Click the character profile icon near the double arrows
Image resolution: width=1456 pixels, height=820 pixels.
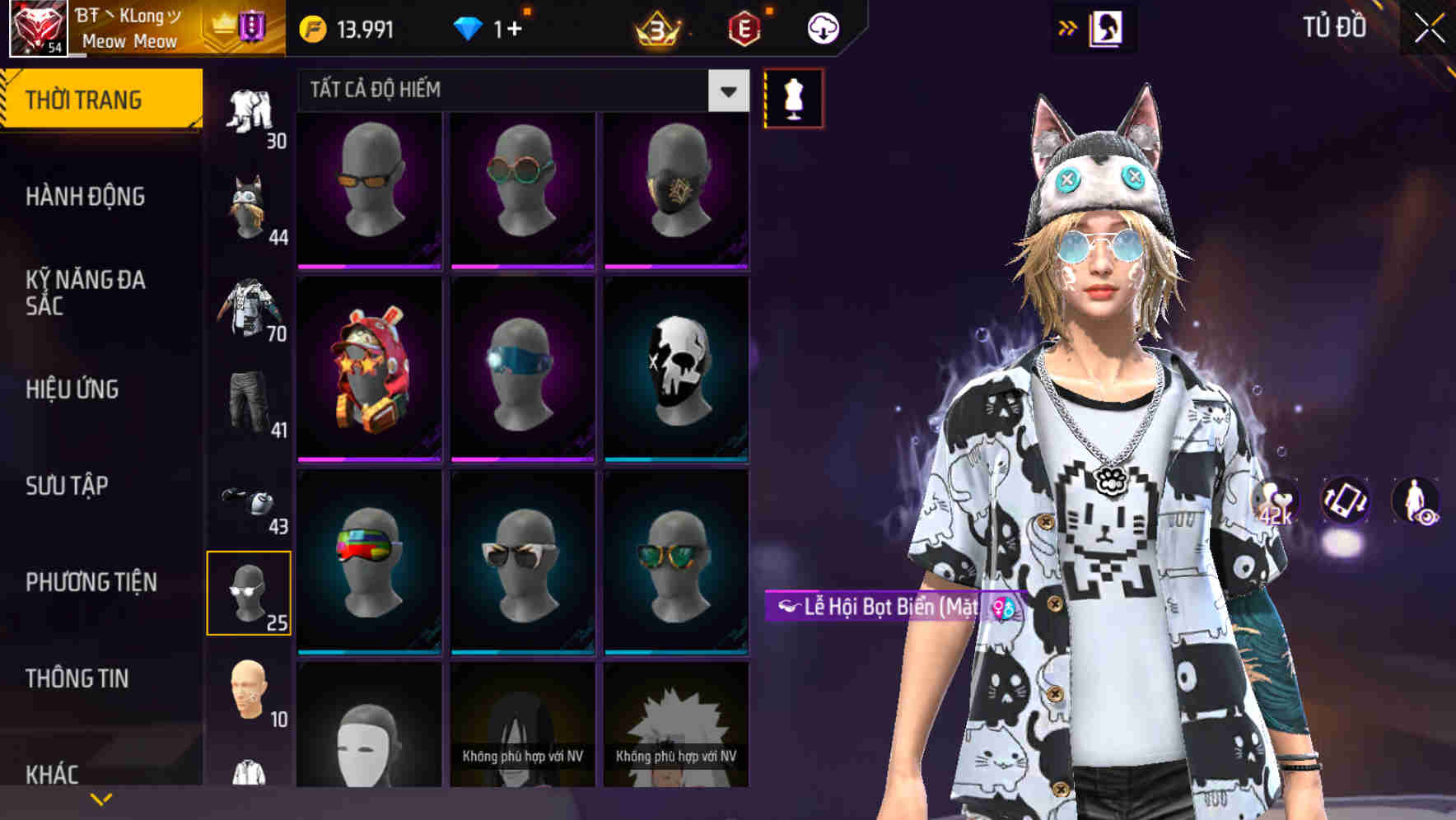coord(1107,26)
